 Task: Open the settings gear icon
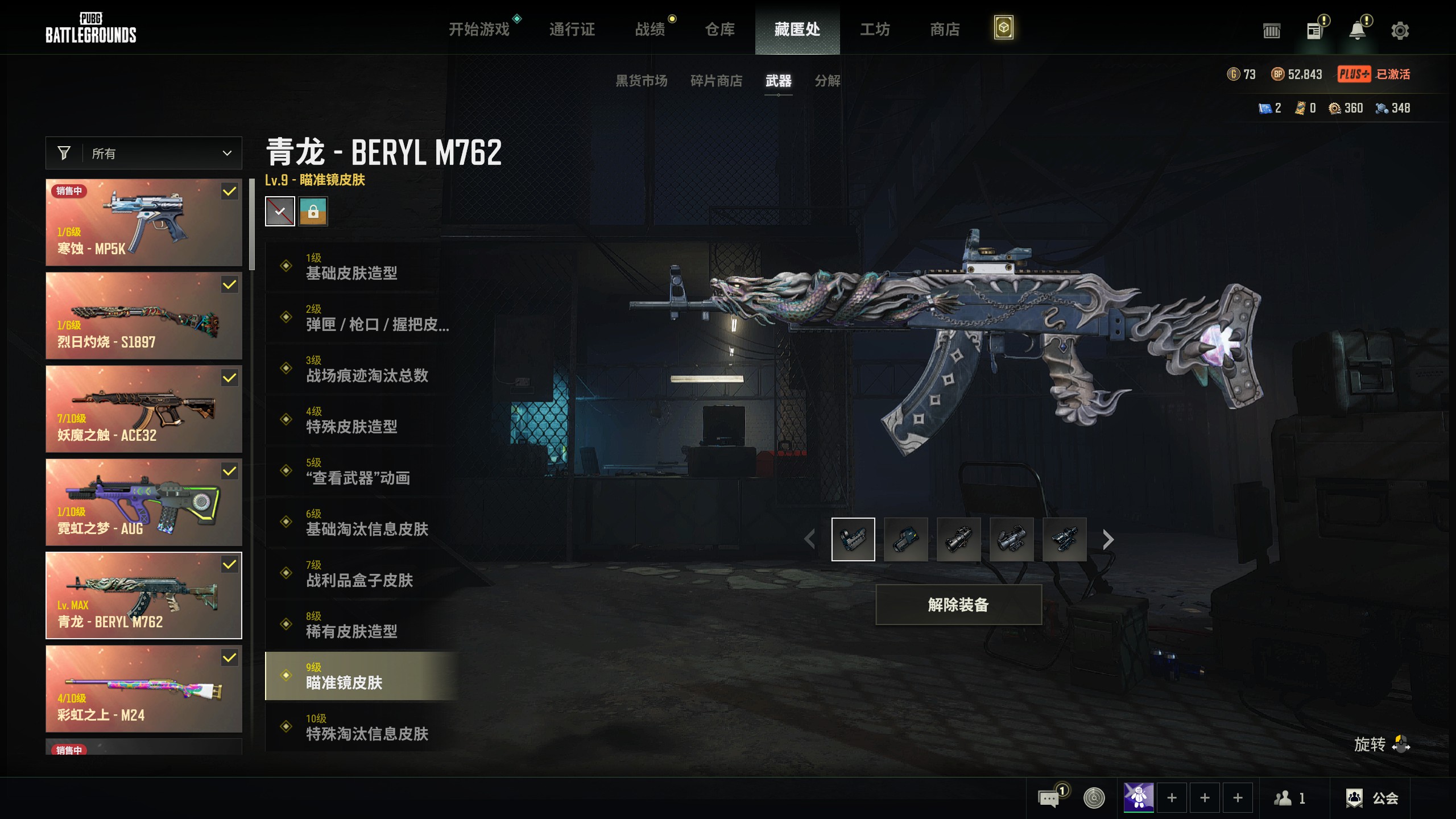(x=1400, y=30)
